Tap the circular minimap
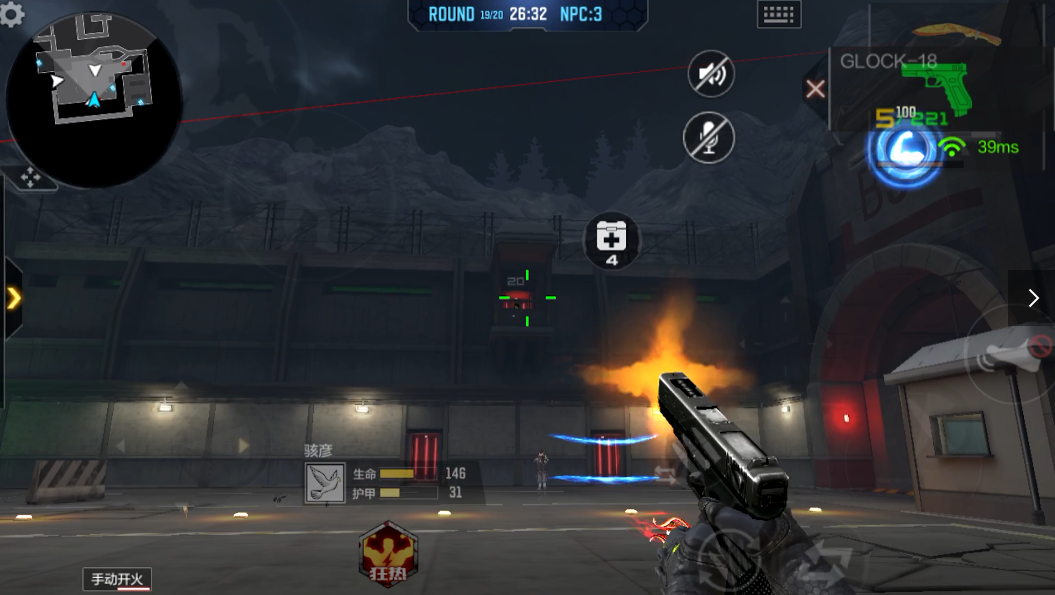The width and height of the screenshot is (1055, 595). pos(93,100)
